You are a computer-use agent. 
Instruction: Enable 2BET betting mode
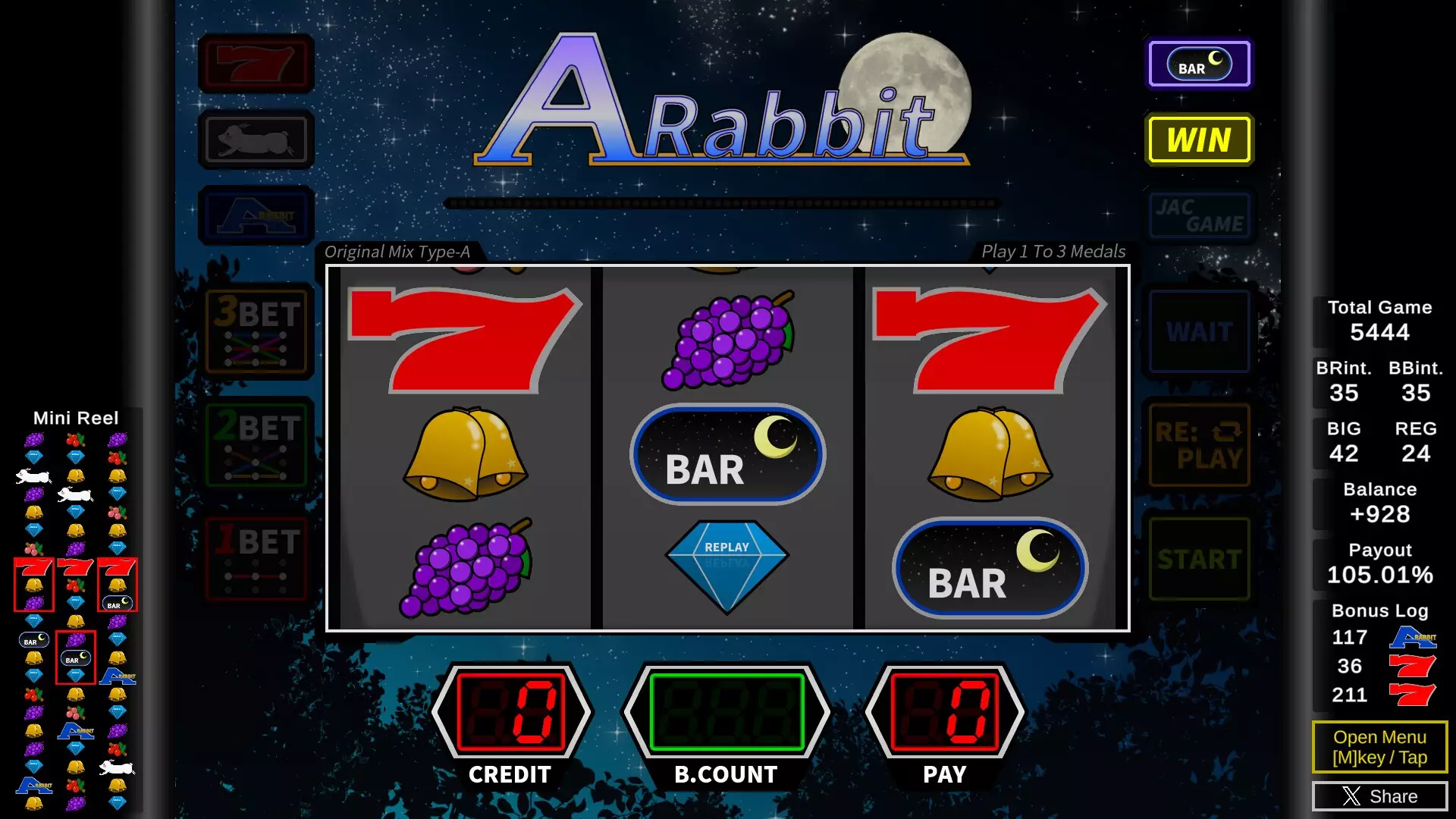(x=255, y=445)
